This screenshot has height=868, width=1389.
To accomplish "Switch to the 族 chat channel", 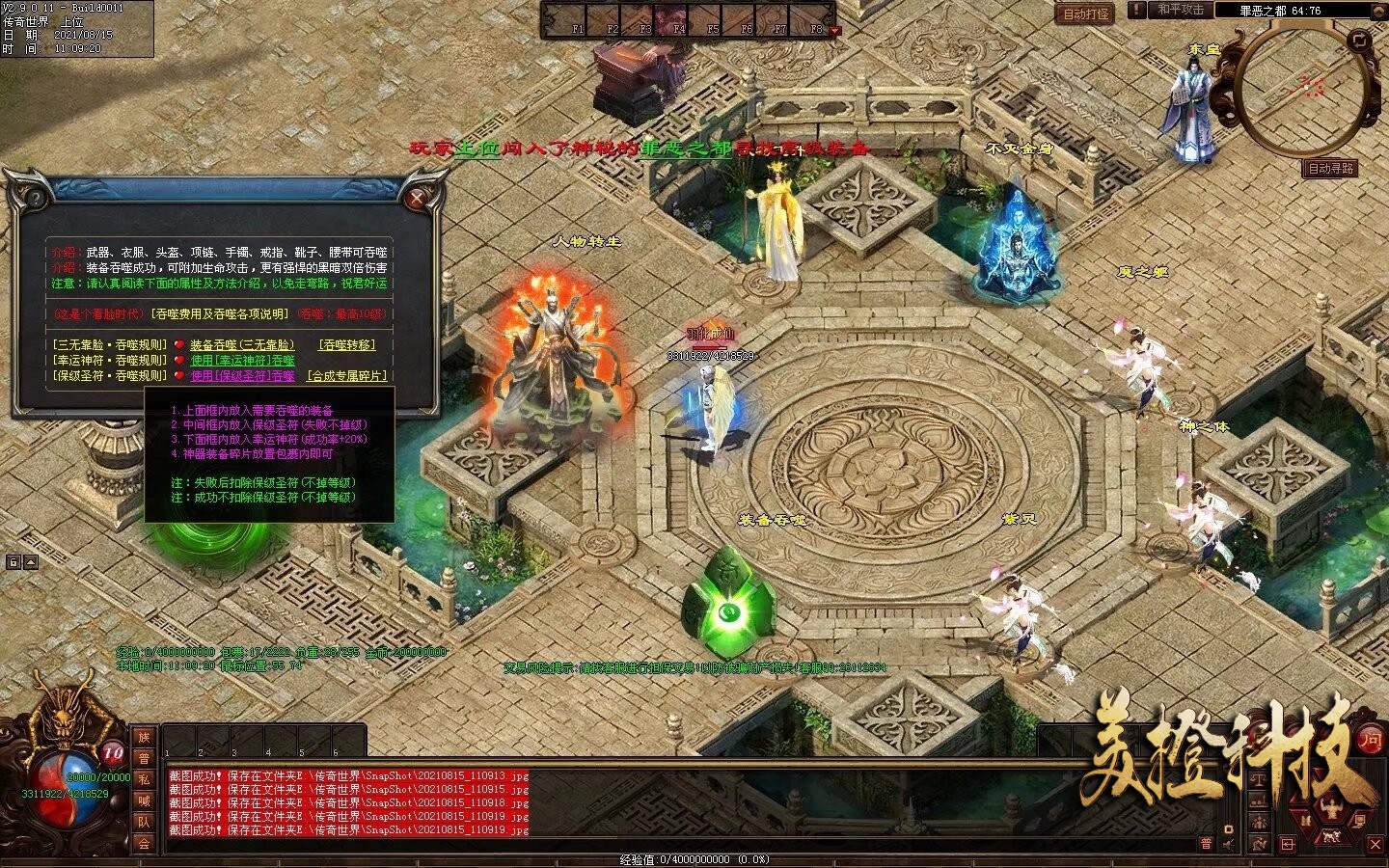I will tap(144, 737).
